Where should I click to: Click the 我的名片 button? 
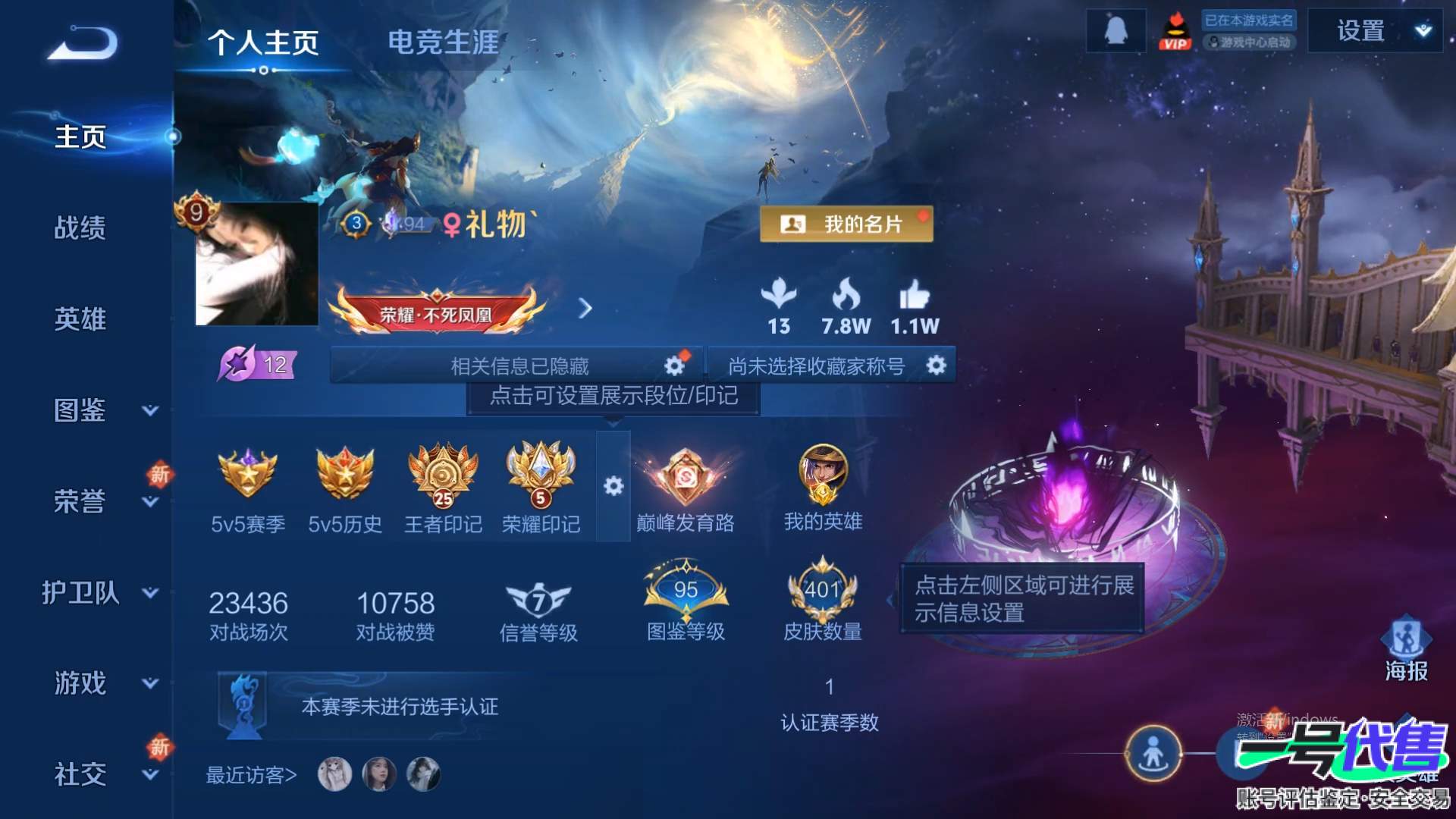[x=844, y=225]
